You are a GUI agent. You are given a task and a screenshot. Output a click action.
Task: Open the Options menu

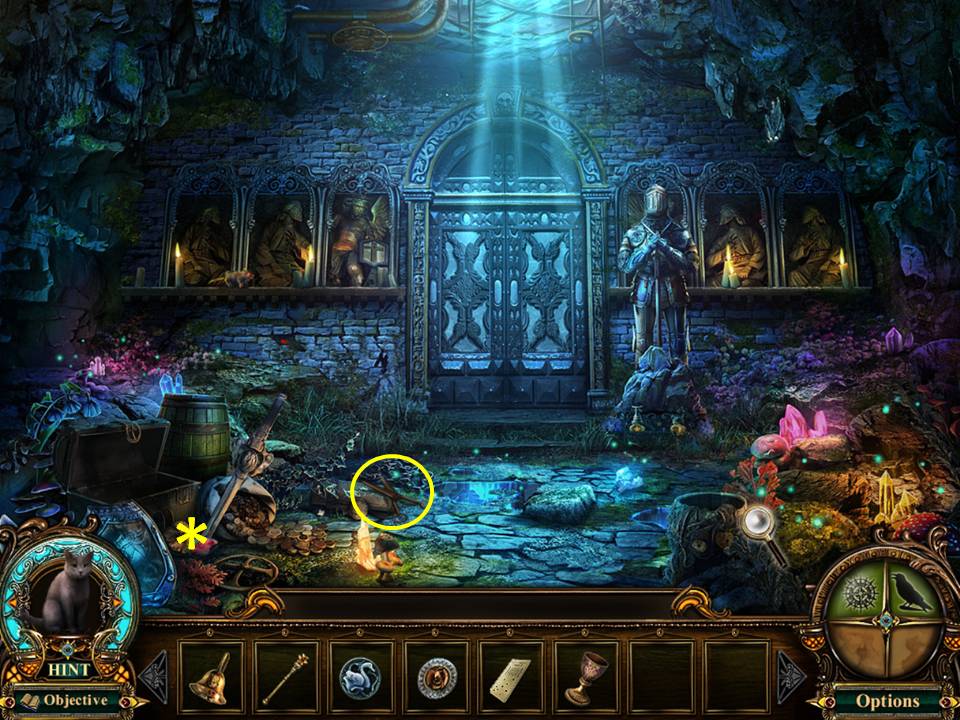tap(886, 701)
